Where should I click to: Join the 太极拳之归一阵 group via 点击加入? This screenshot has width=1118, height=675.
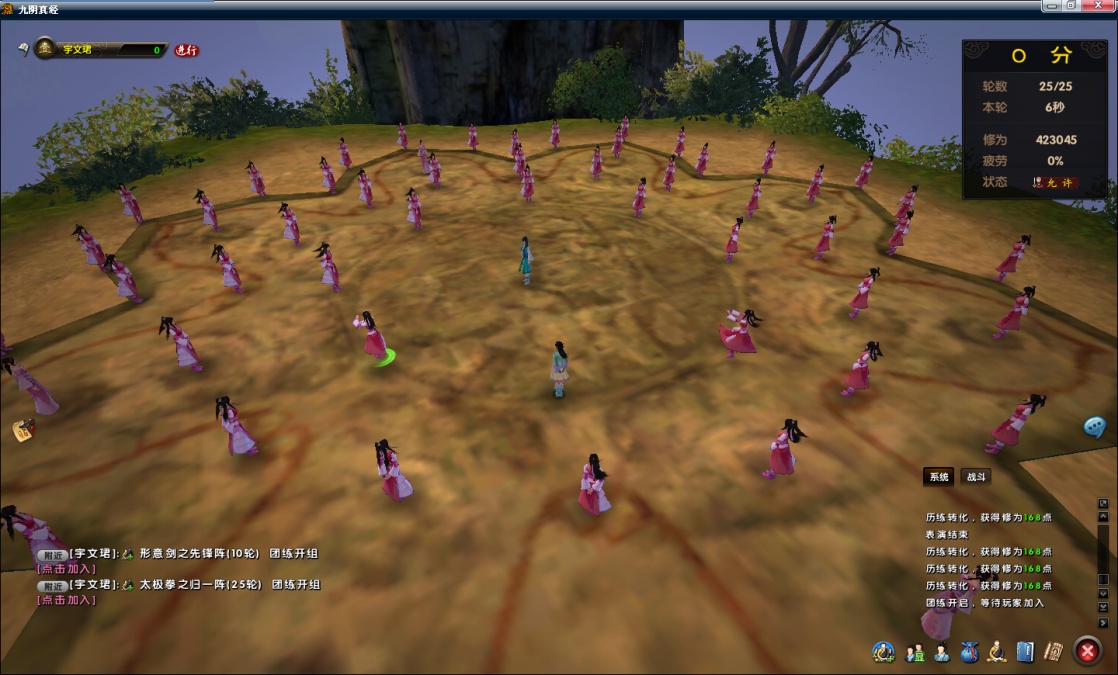coord(66,600)
